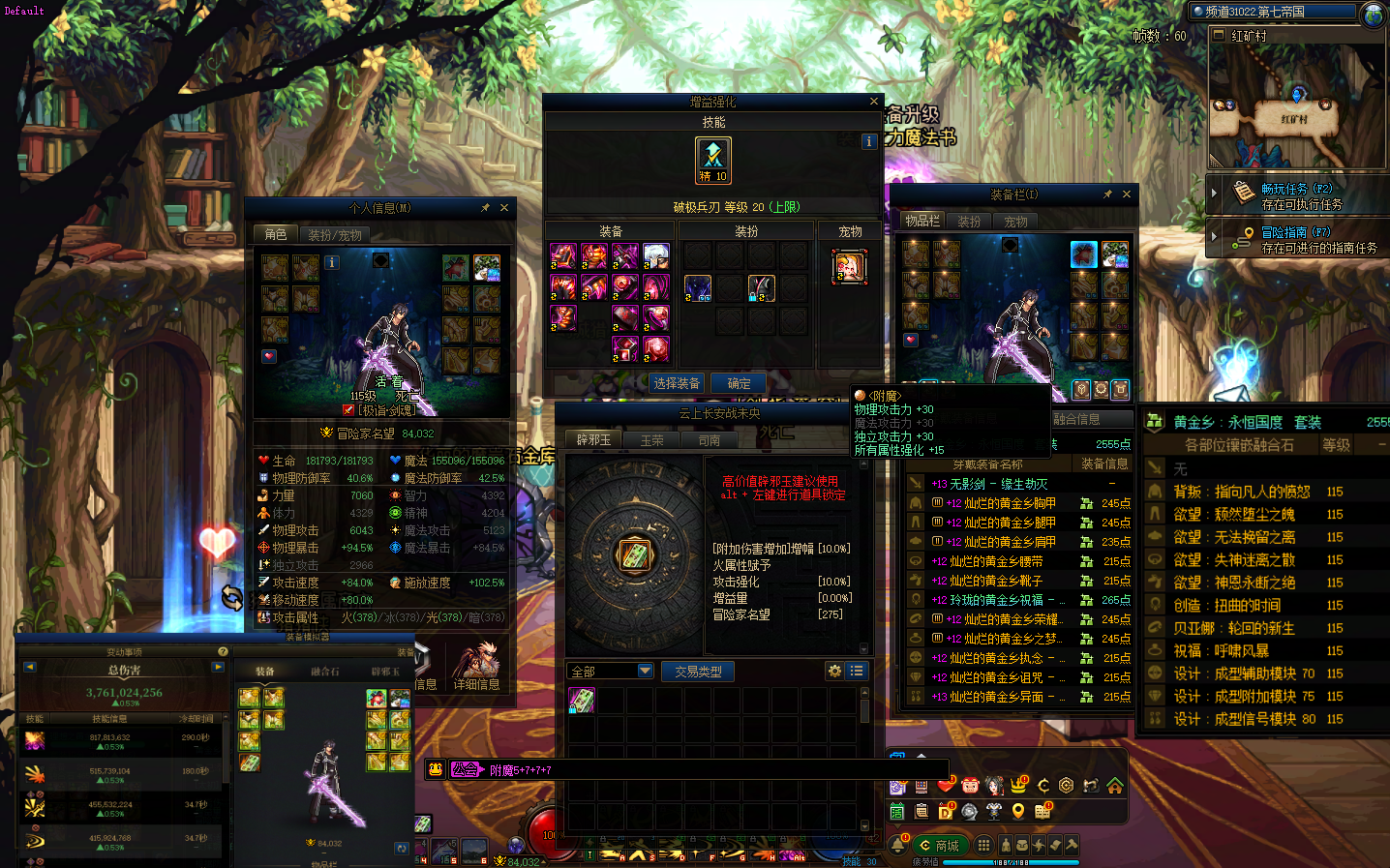This screenshot has height=868, width=1390.
Task: Open the 详细信息 details button
Action: pyautogui.click(x=476, y=683)
